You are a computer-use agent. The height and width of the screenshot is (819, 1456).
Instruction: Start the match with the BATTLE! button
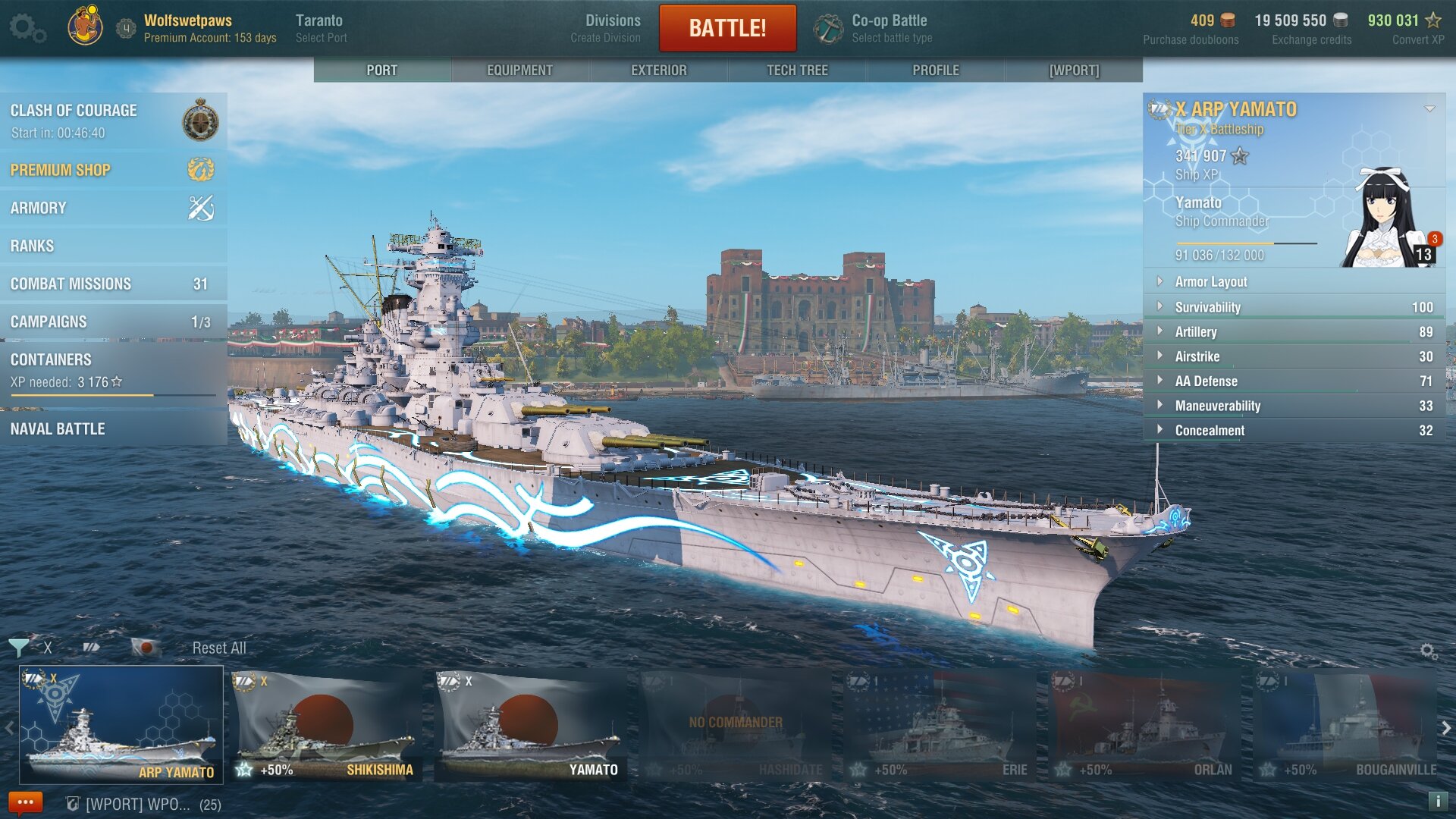click(727, 28)
